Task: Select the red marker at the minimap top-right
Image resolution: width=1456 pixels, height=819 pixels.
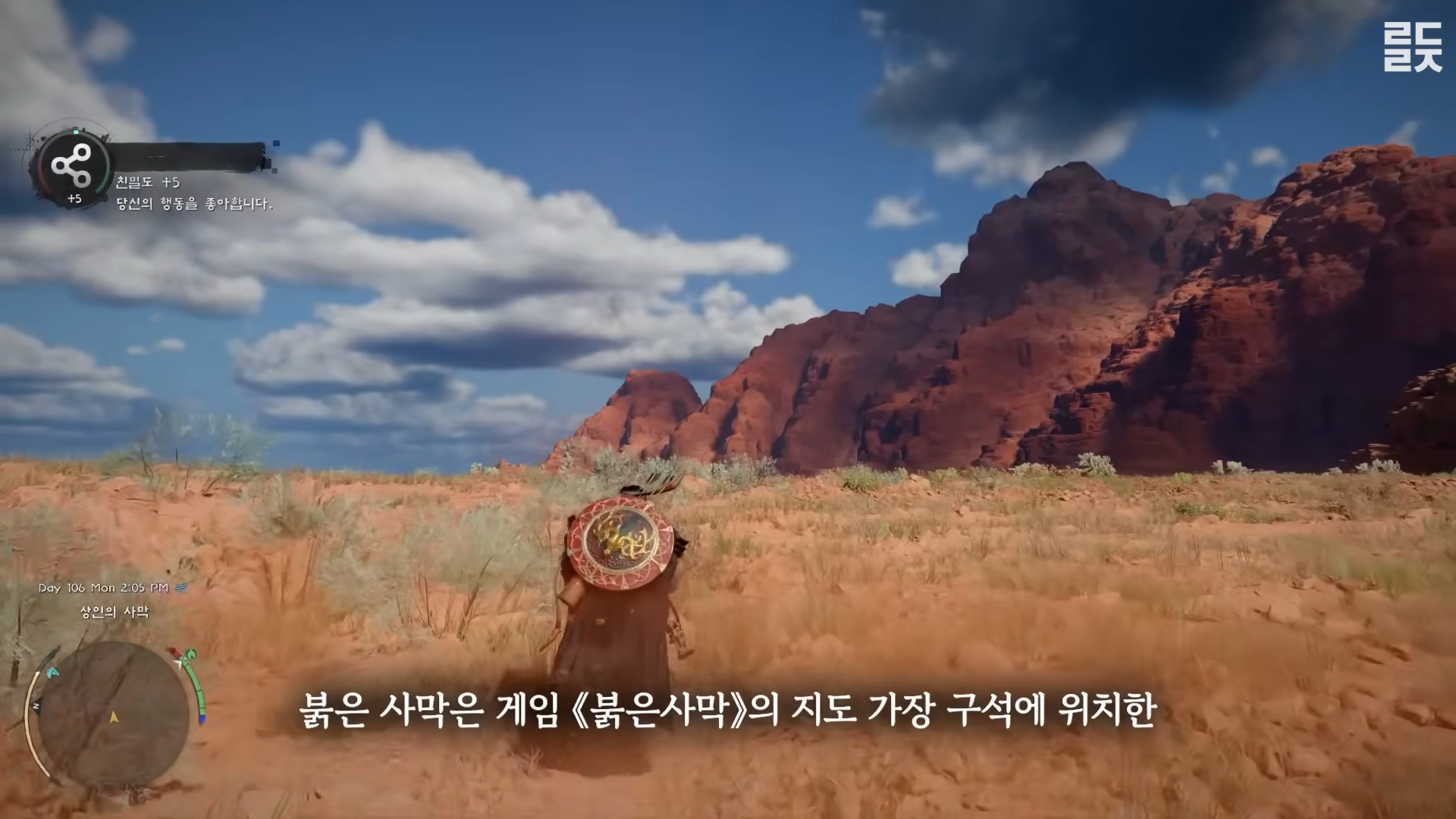Action: (174, 651)
